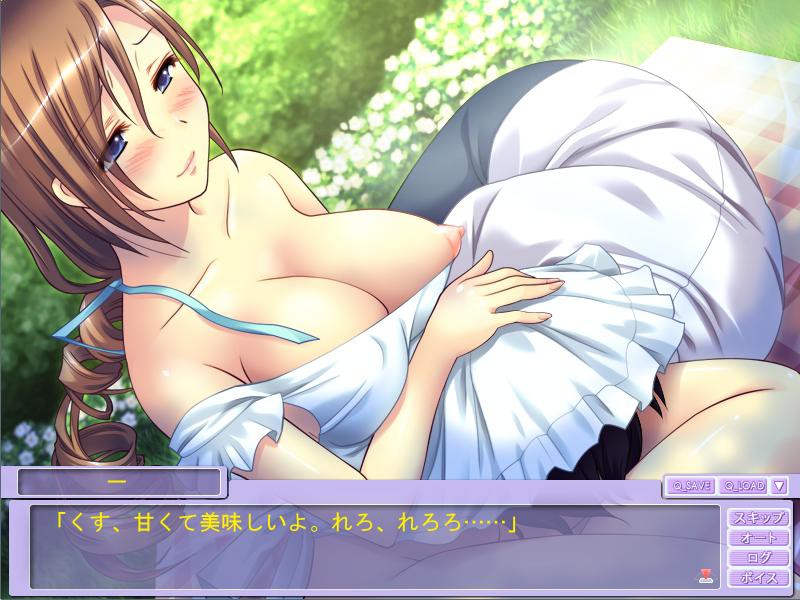800x600 pixels.
Task: Open quick load with Q.LOAD
Action: click(741, 486)
